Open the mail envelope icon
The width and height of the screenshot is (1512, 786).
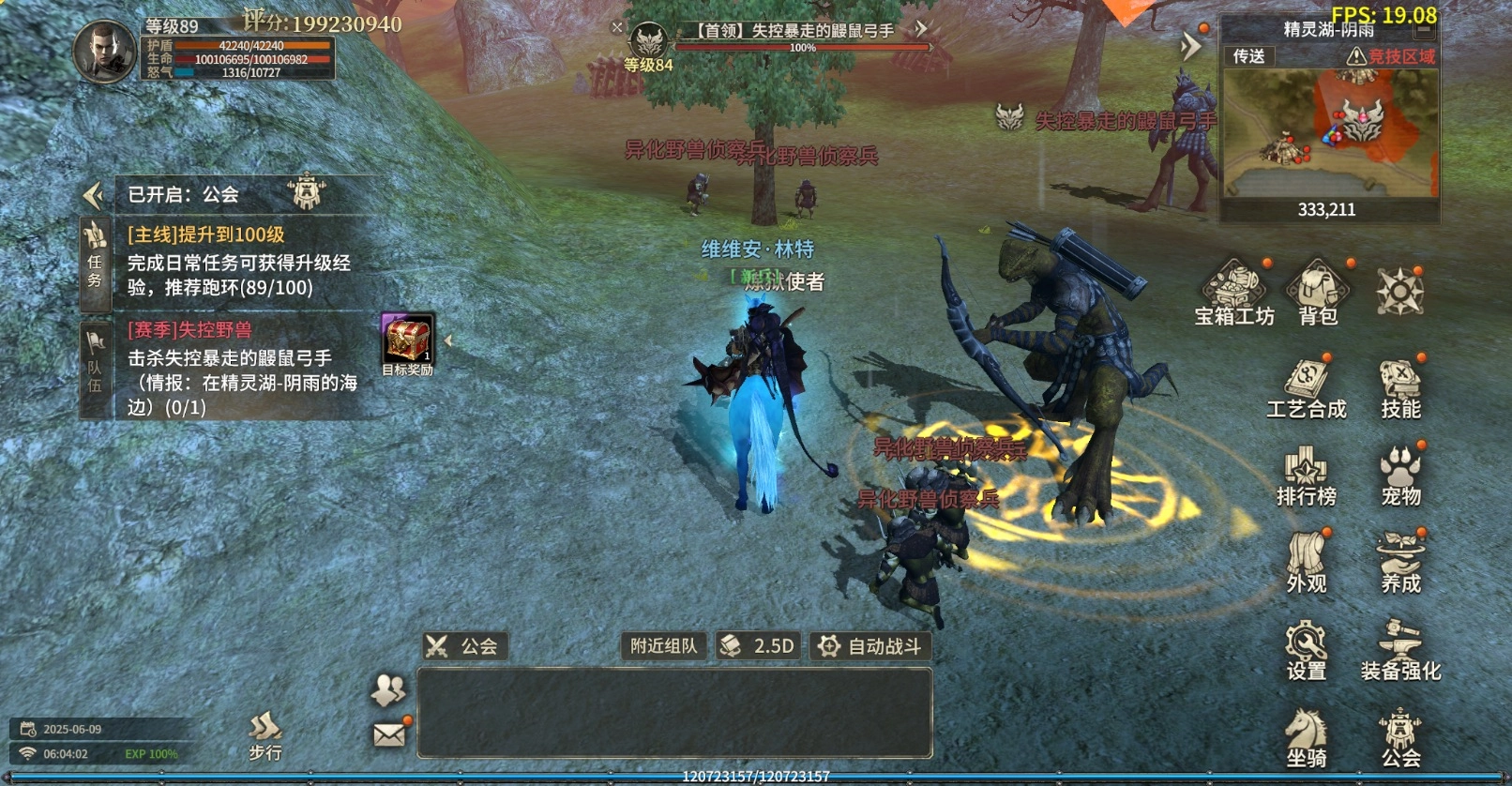tap(389, 734)
